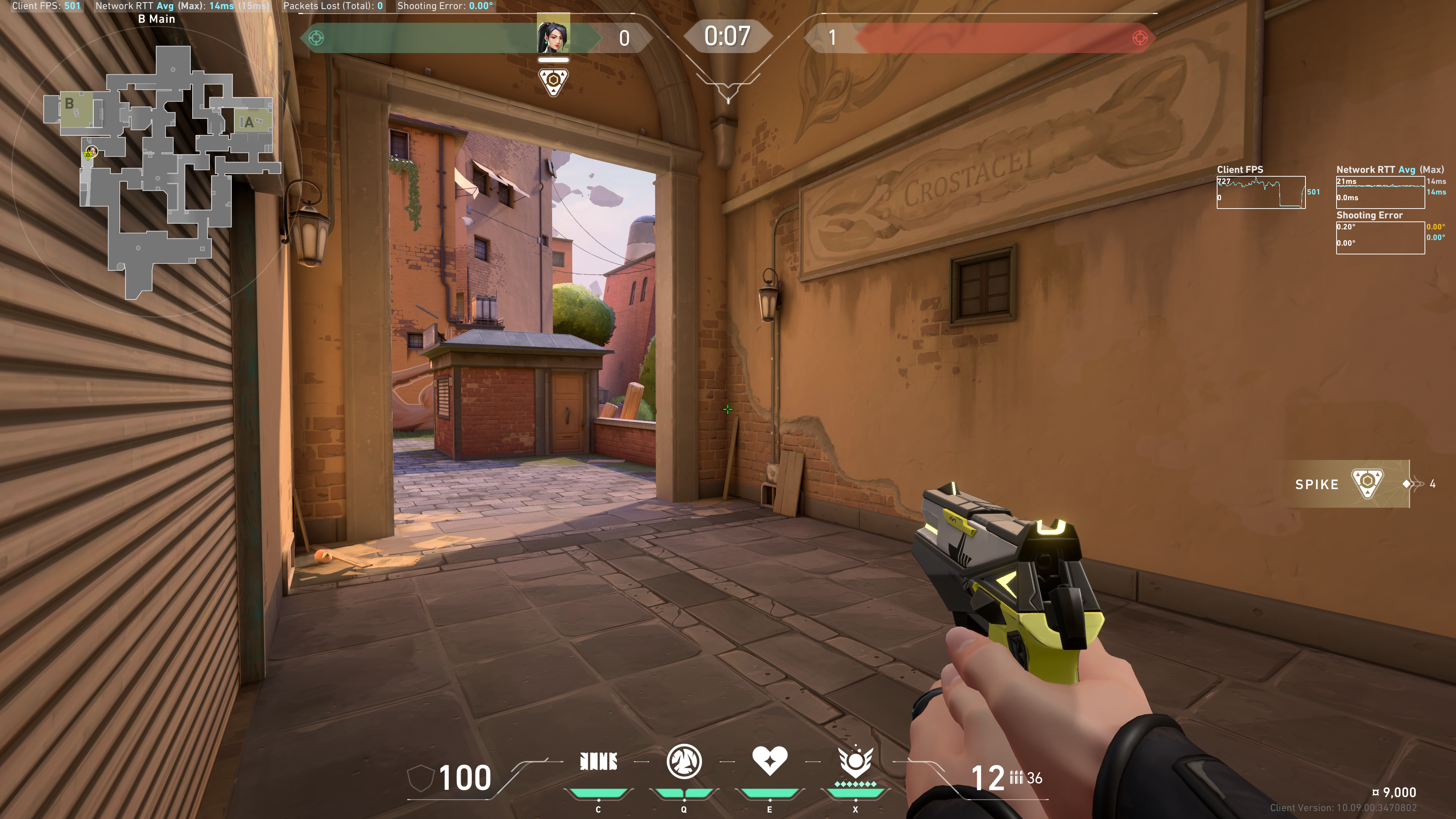The width and height of the screenshot is (1456, 819).
Task: Click the Client FPS graph
Action: 1260,193
